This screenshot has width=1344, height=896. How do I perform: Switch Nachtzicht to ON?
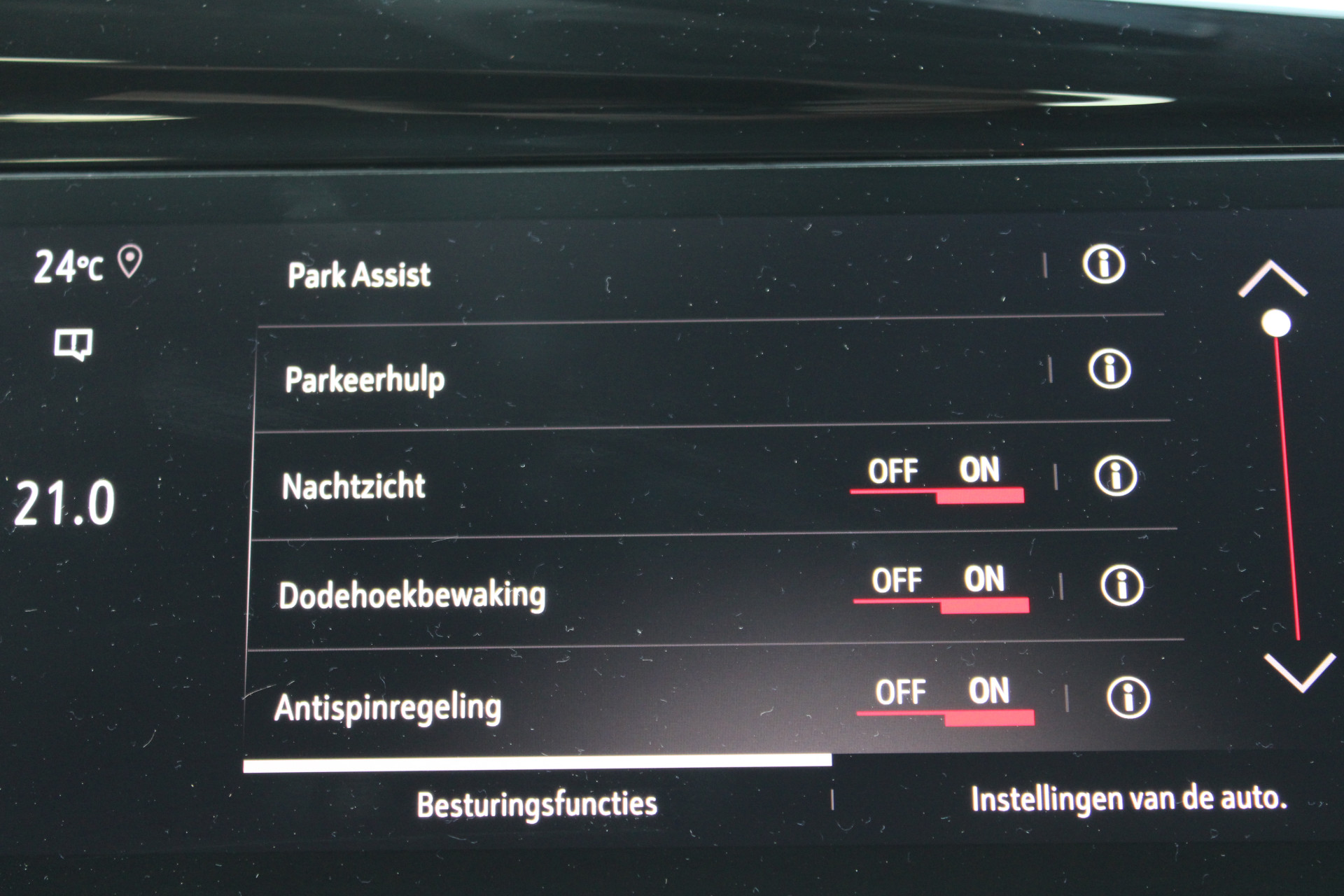point(979,471)
